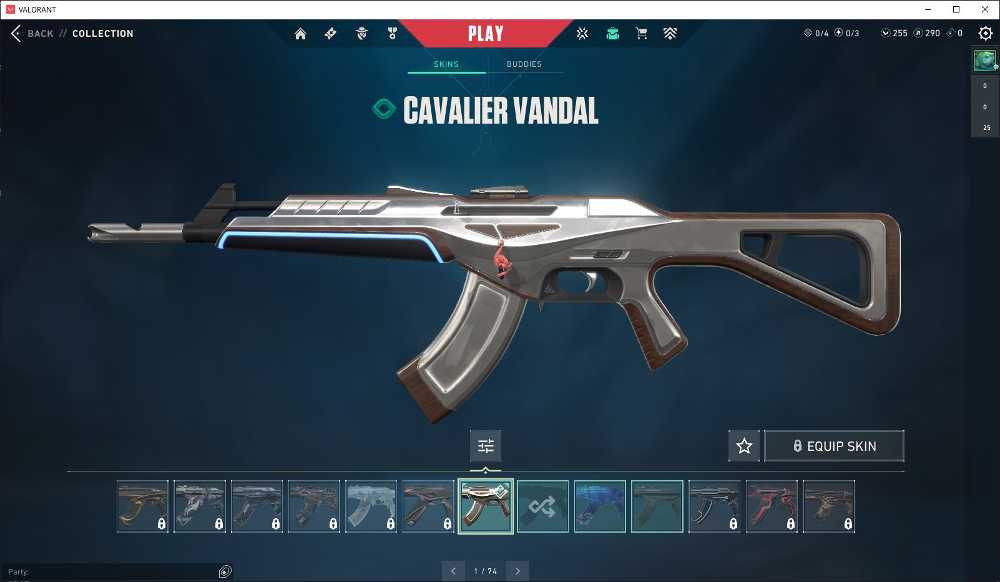The width and height of the screenshot is (1000, 582).
Task: Open the store shopping cart
Action: 641,33
